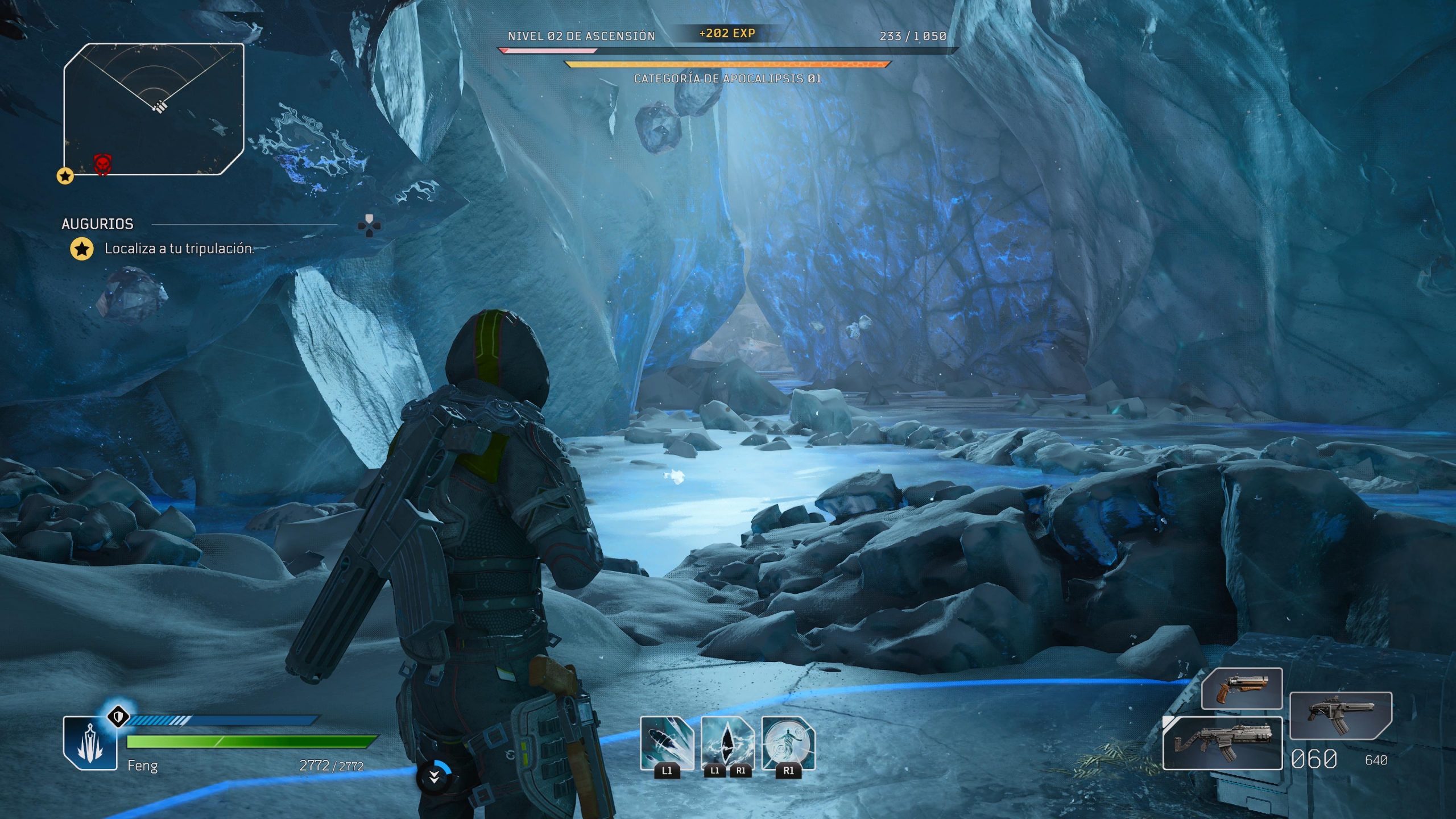Select the red skull enemy marker on minimap
Viewport: 1456px width, 819px height.
(x=102, y=164)
